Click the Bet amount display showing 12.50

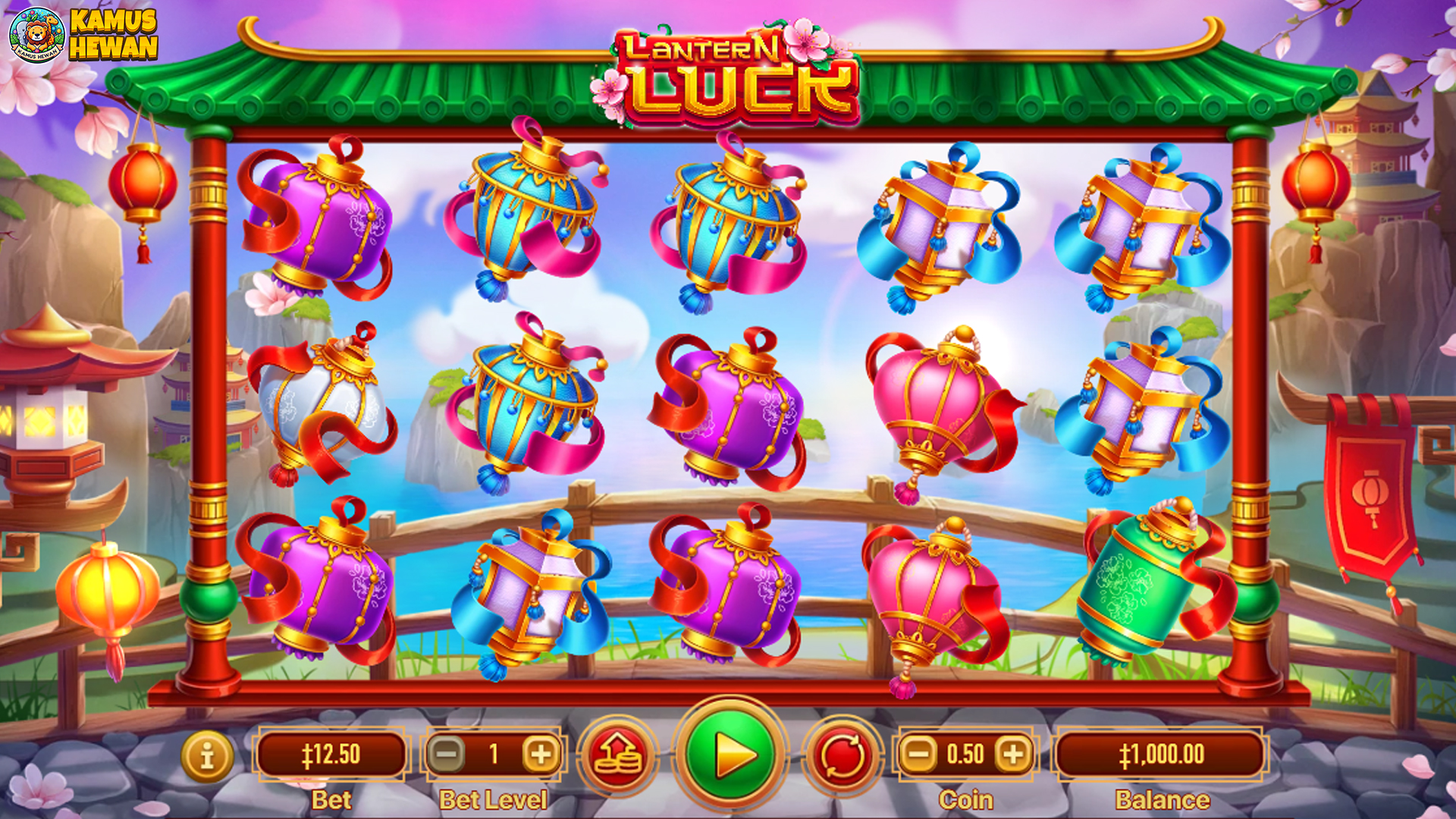pyautogui.click(x=332, y=754)
